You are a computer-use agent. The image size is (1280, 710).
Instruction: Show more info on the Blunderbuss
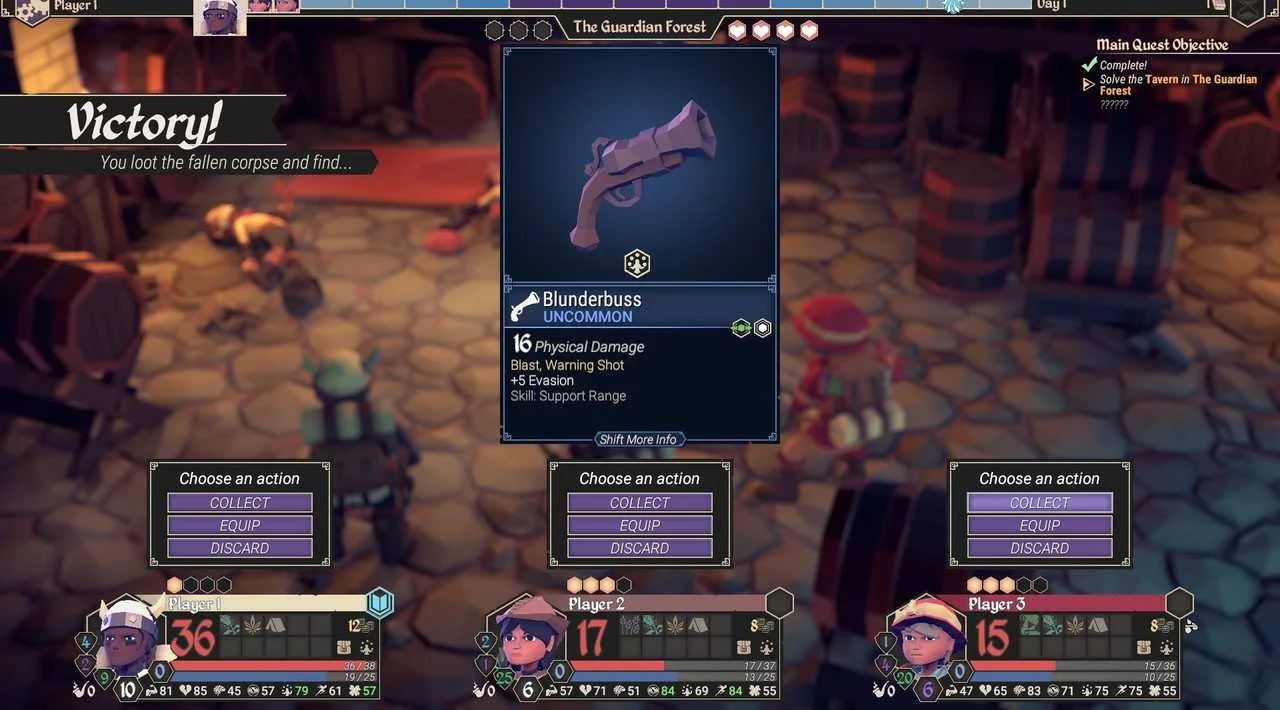(639, 440)
